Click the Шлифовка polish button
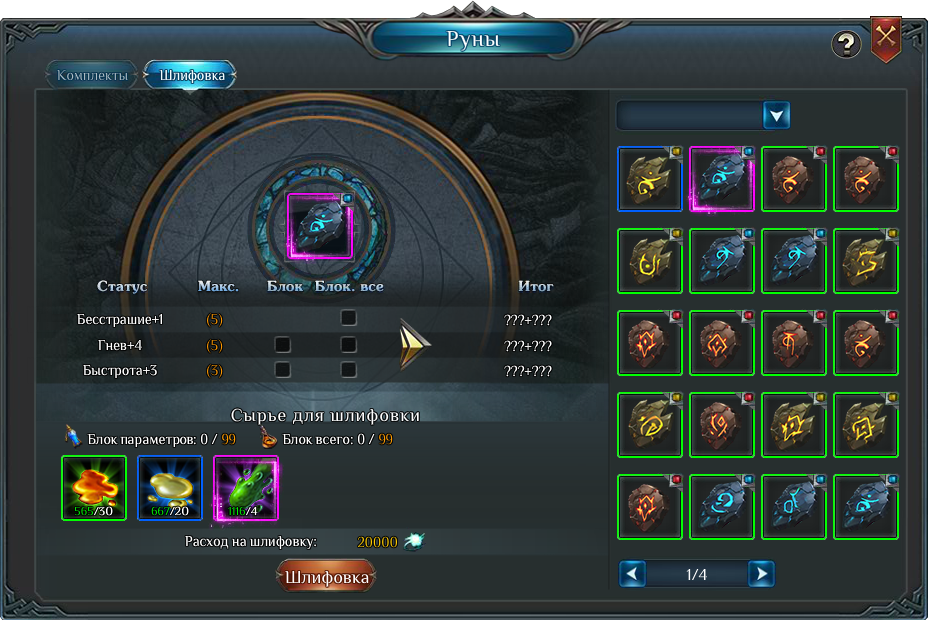This screenshot has width=928, height=620. pos(326,577)
